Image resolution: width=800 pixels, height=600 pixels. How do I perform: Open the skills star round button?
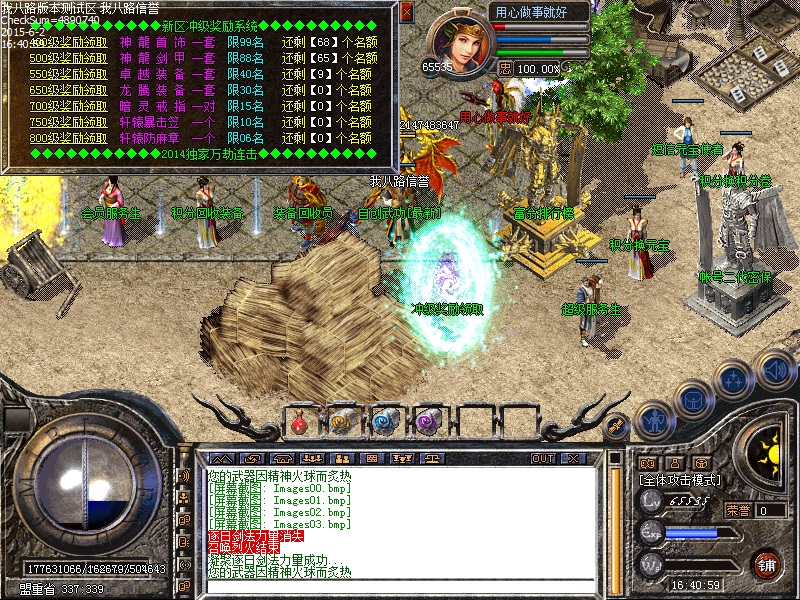coord(733,380)
